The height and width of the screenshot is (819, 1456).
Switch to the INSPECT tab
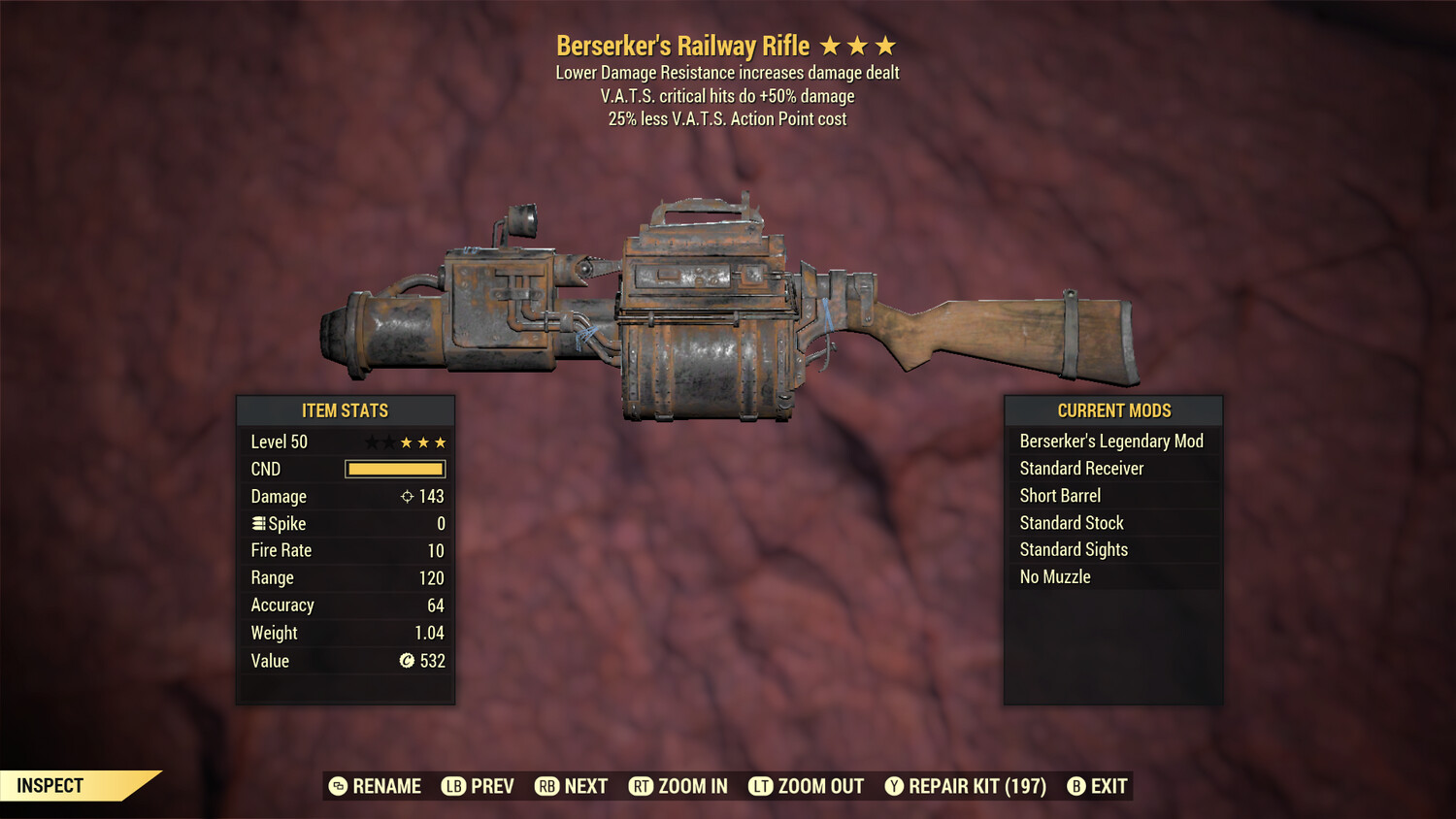point(50,786)
